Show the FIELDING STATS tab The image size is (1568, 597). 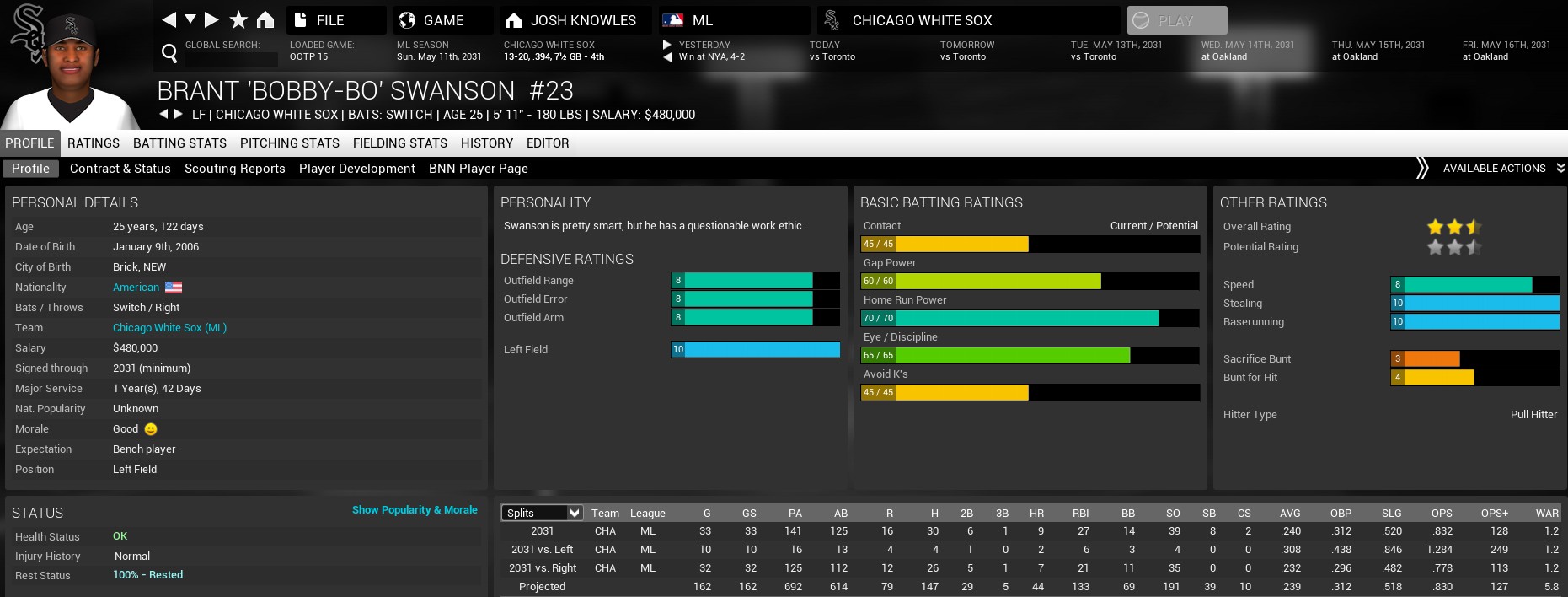[x=400, y=143]
